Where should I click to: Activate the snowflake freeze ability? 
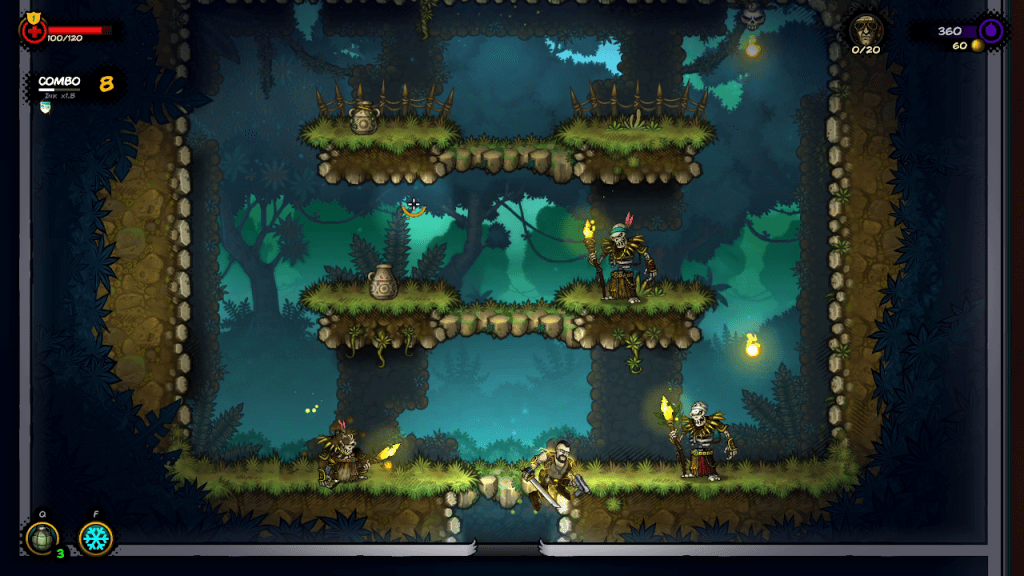click(x=96, y=538)
